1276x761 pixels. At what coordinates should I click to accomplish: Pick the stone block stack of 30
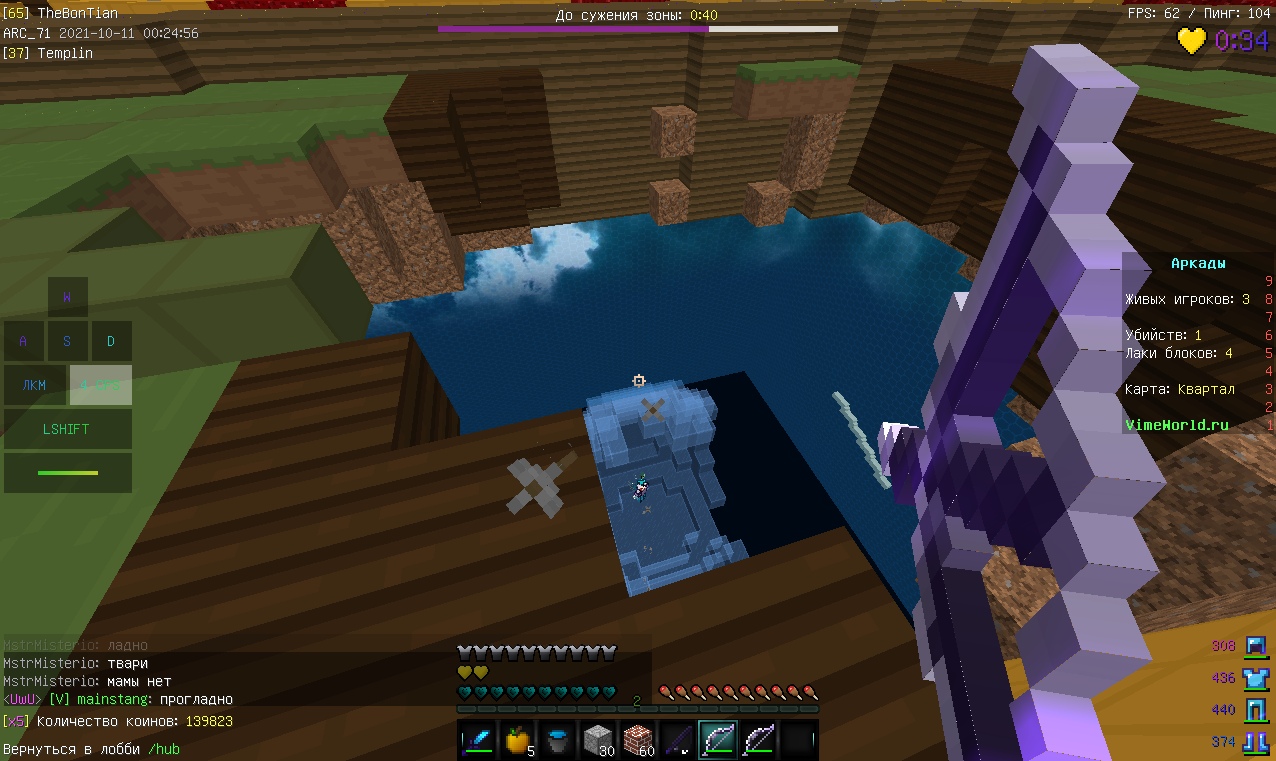click(597, 740)
